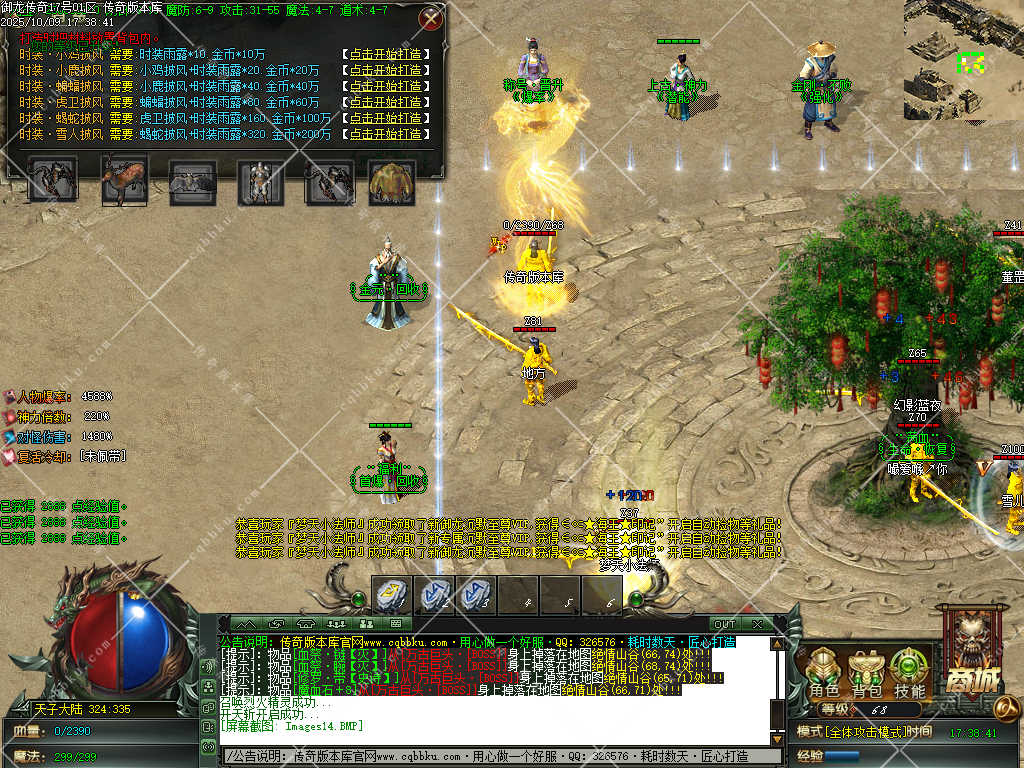Use the yellow scroll in hotbar slot 1
Image resolution: width=1024 pixels, height=768 pixels.
[x=391, y=594]
